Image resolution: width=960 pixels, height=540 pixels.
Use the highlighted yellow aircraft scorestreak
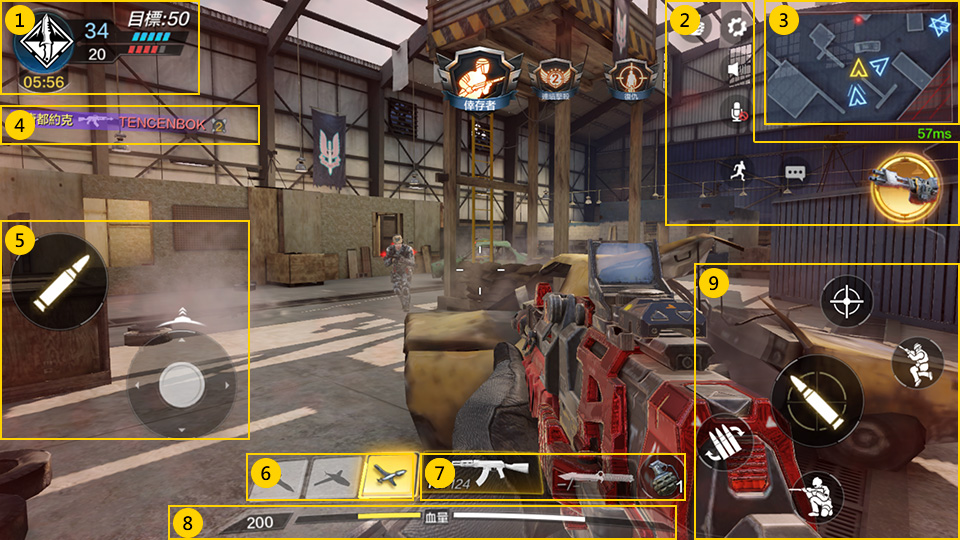coord(391,475)
